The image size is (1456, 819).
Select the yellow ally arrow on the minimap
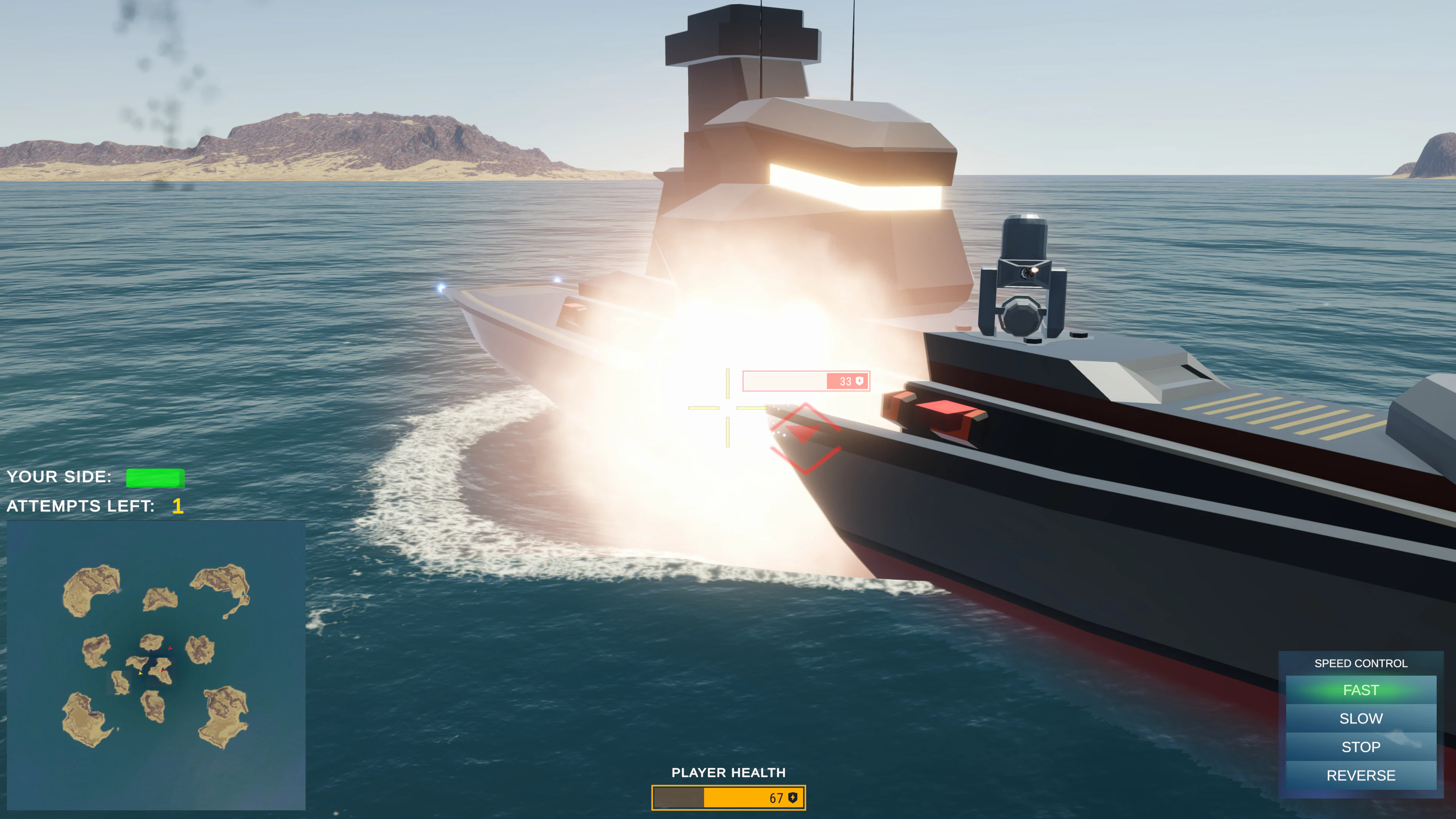click(141, 674)
